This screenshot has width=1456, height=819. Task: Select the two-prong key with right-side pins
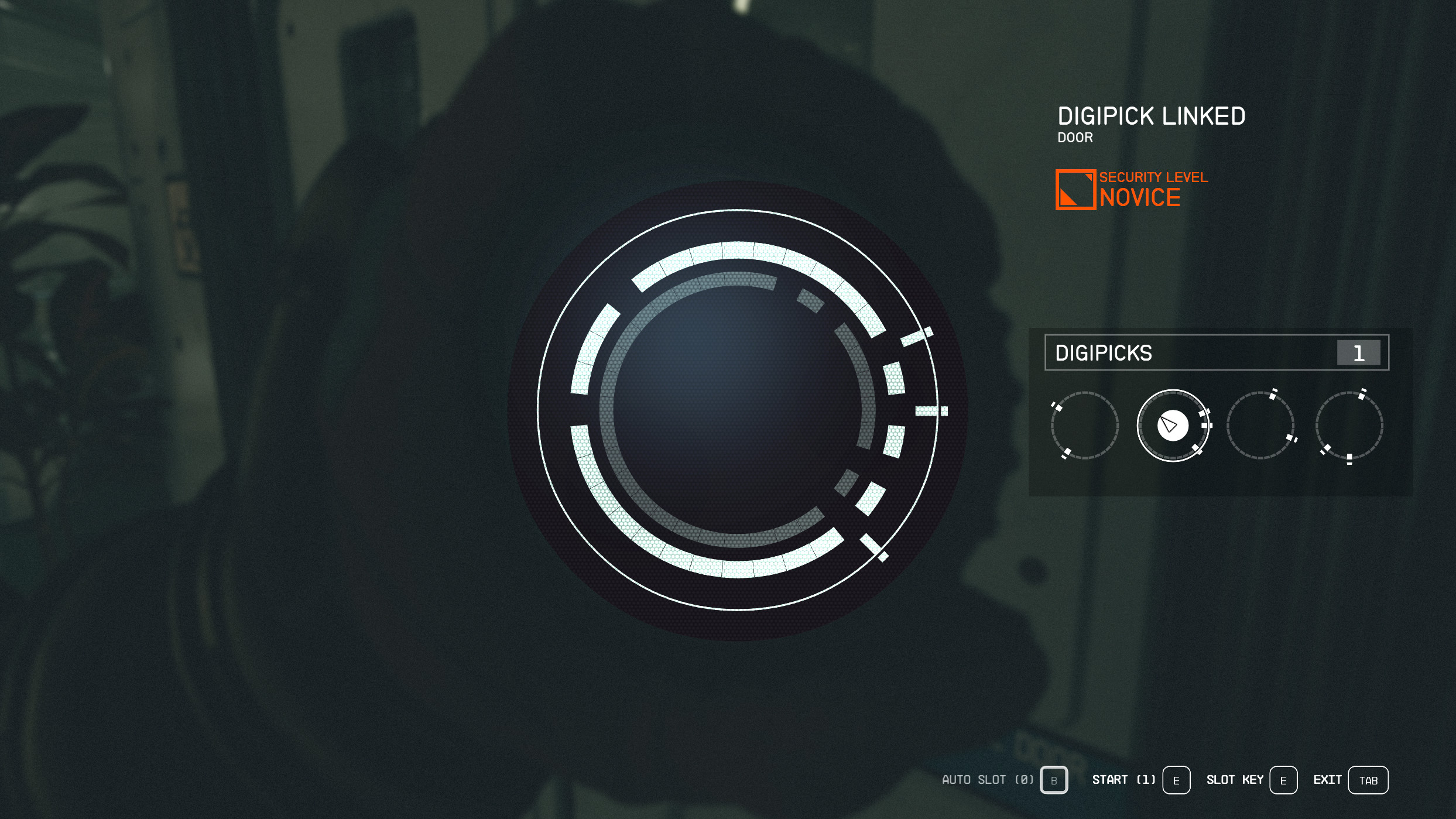[x=1260, y=426]
